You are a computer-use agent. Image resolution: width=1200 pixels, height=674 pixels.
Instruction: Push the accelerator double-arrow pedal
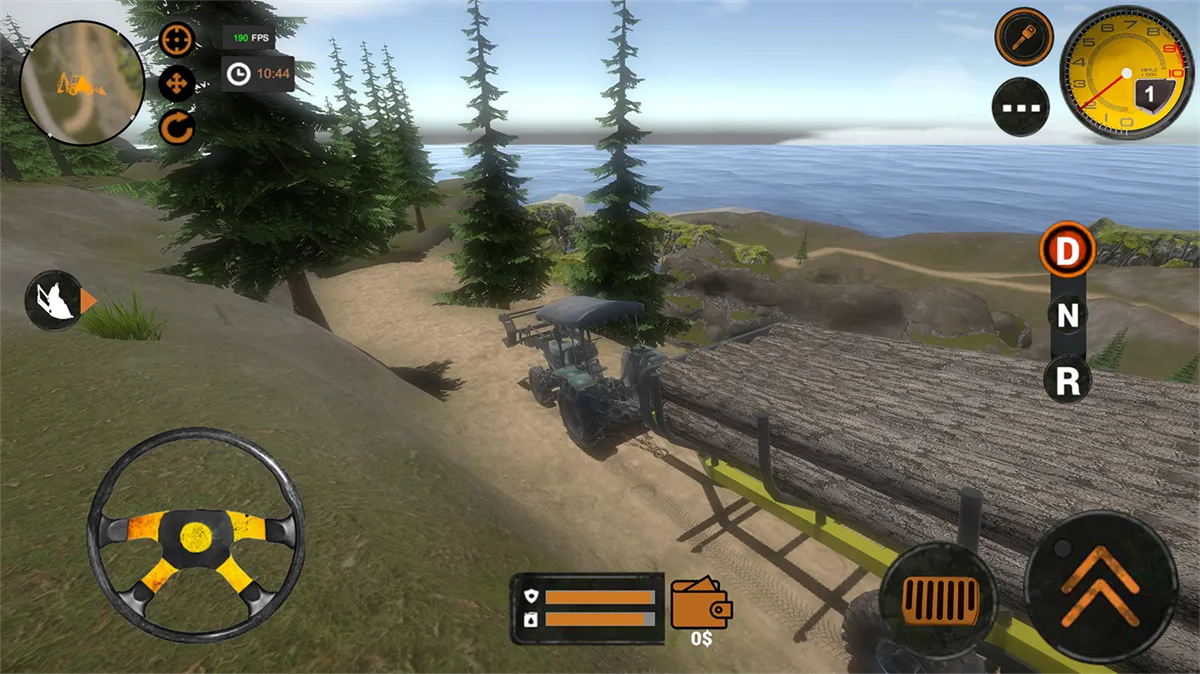(x=1101, y=586)
